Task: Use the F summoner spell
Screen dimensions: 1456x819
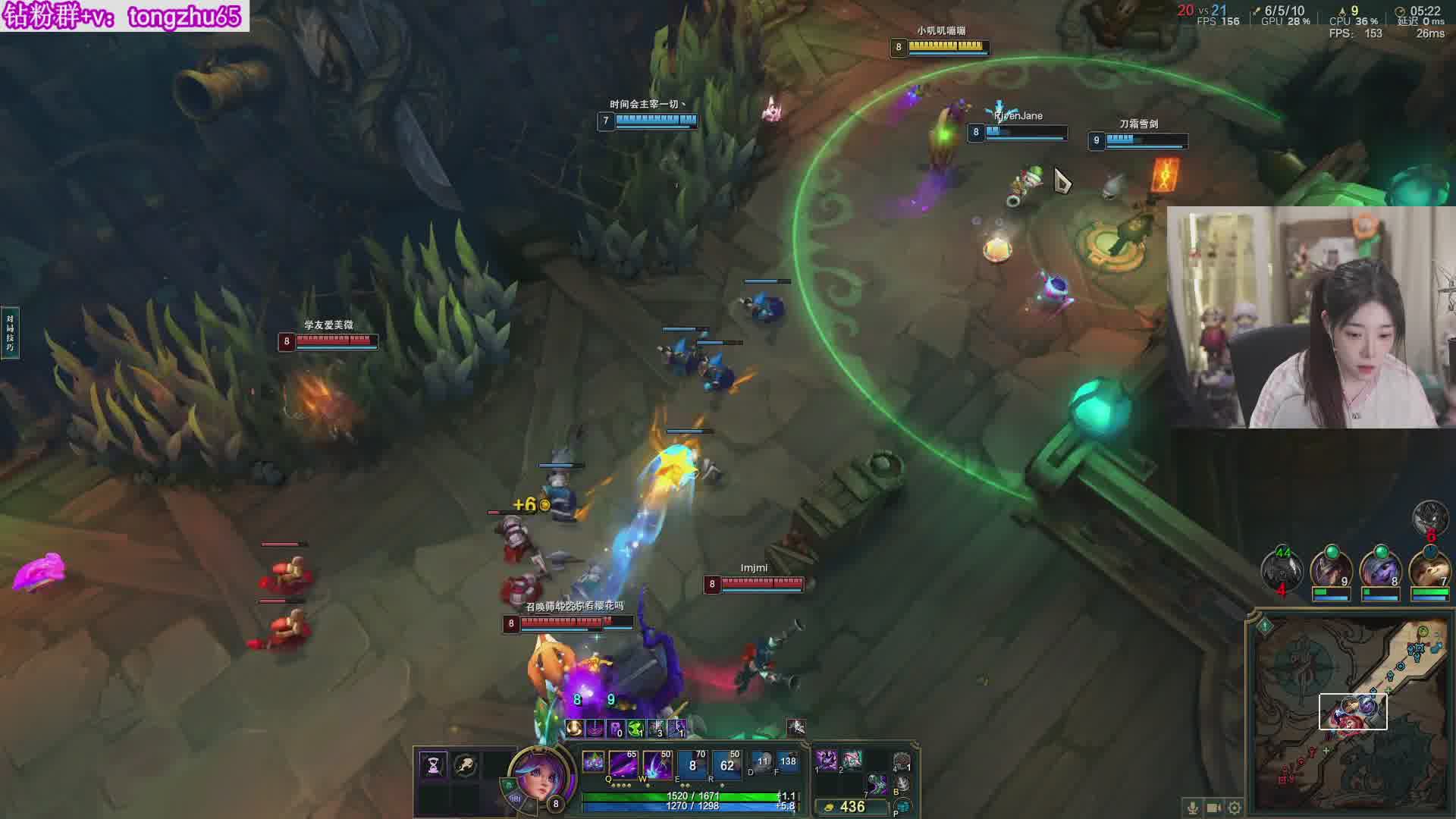Action: (787, 762)
